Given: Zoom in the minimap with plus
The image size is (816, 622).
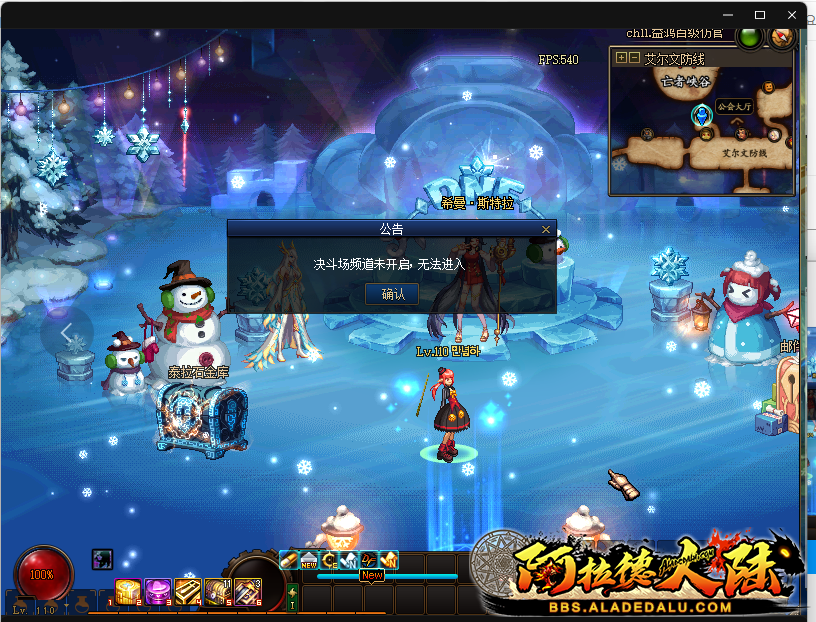Looking at the screenshot, I should [x=621, y=58].
